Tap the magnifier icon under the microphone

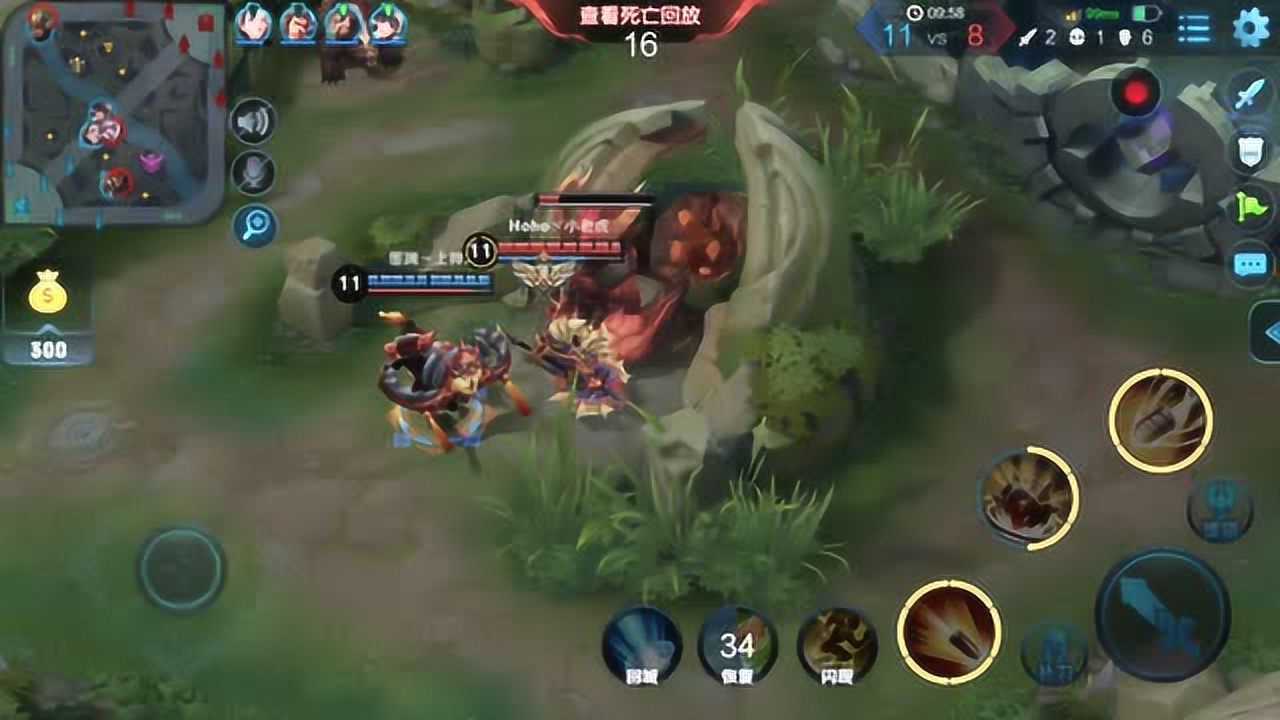pos(253,226)
